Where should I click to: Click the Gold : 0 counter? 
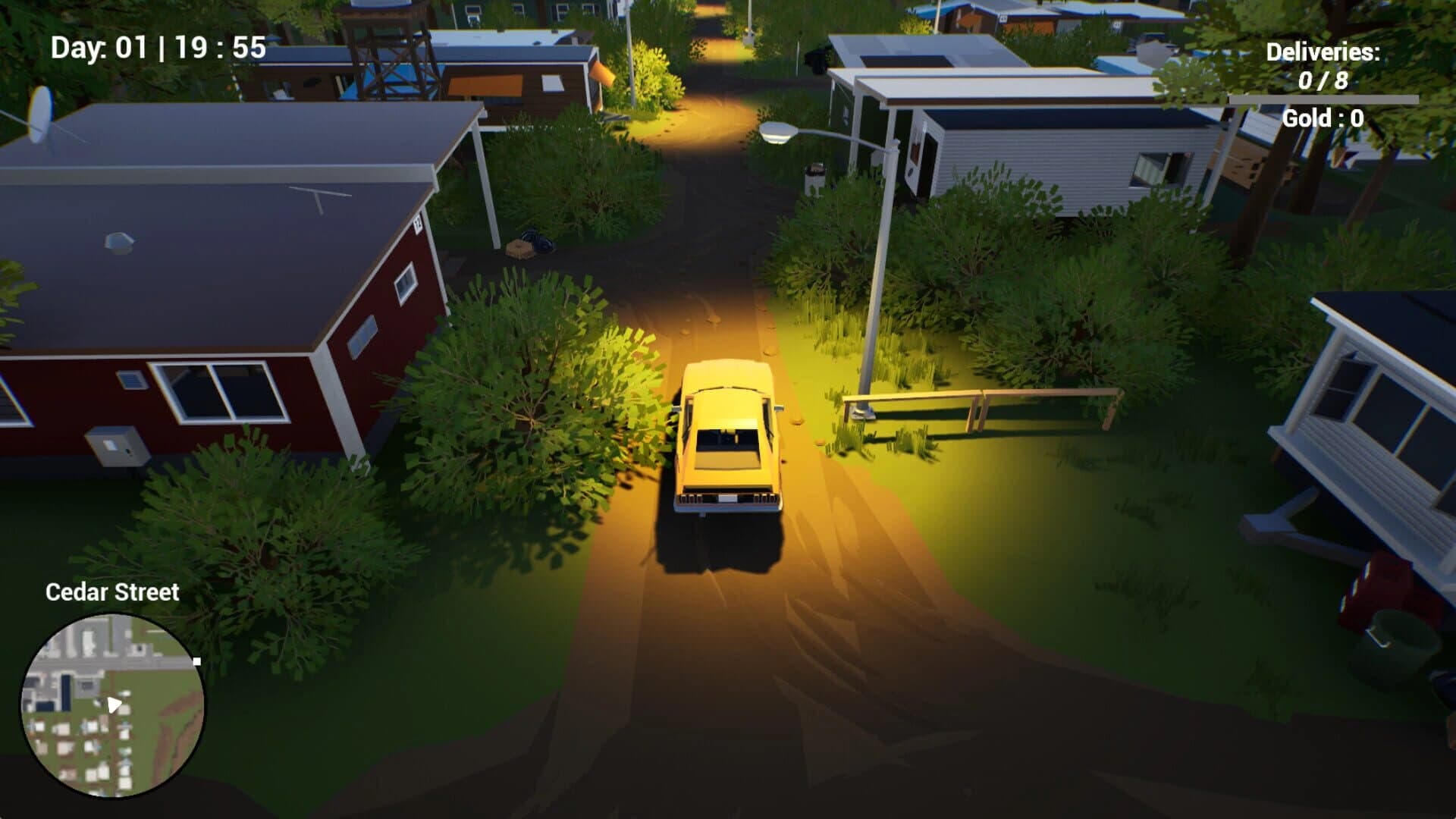coord(1323,117)
